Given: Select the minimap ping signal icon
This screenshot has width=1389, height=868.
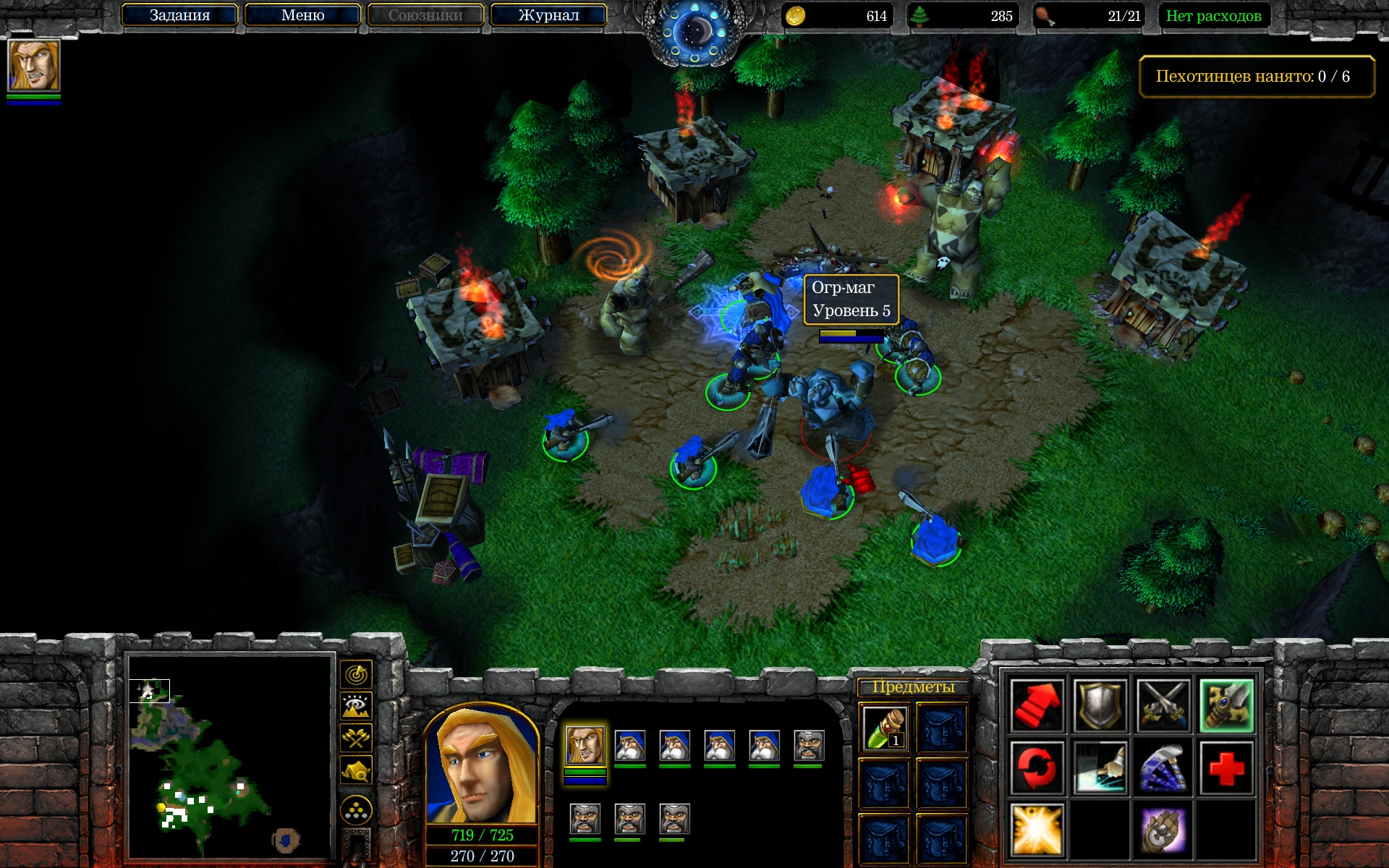Looking at the screenshot, I should pyautogui.click(x=356, y=673).
